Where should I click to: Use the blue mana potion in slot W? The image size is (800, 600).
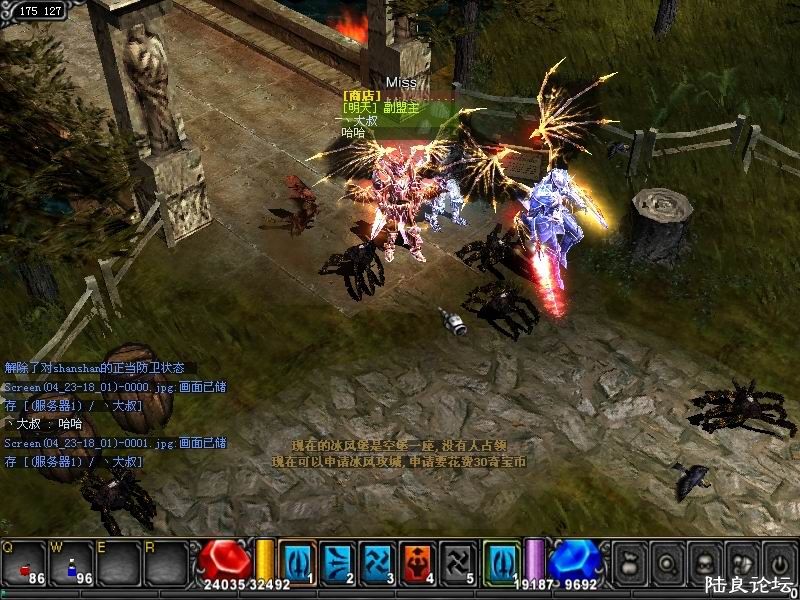click(72, 563)
